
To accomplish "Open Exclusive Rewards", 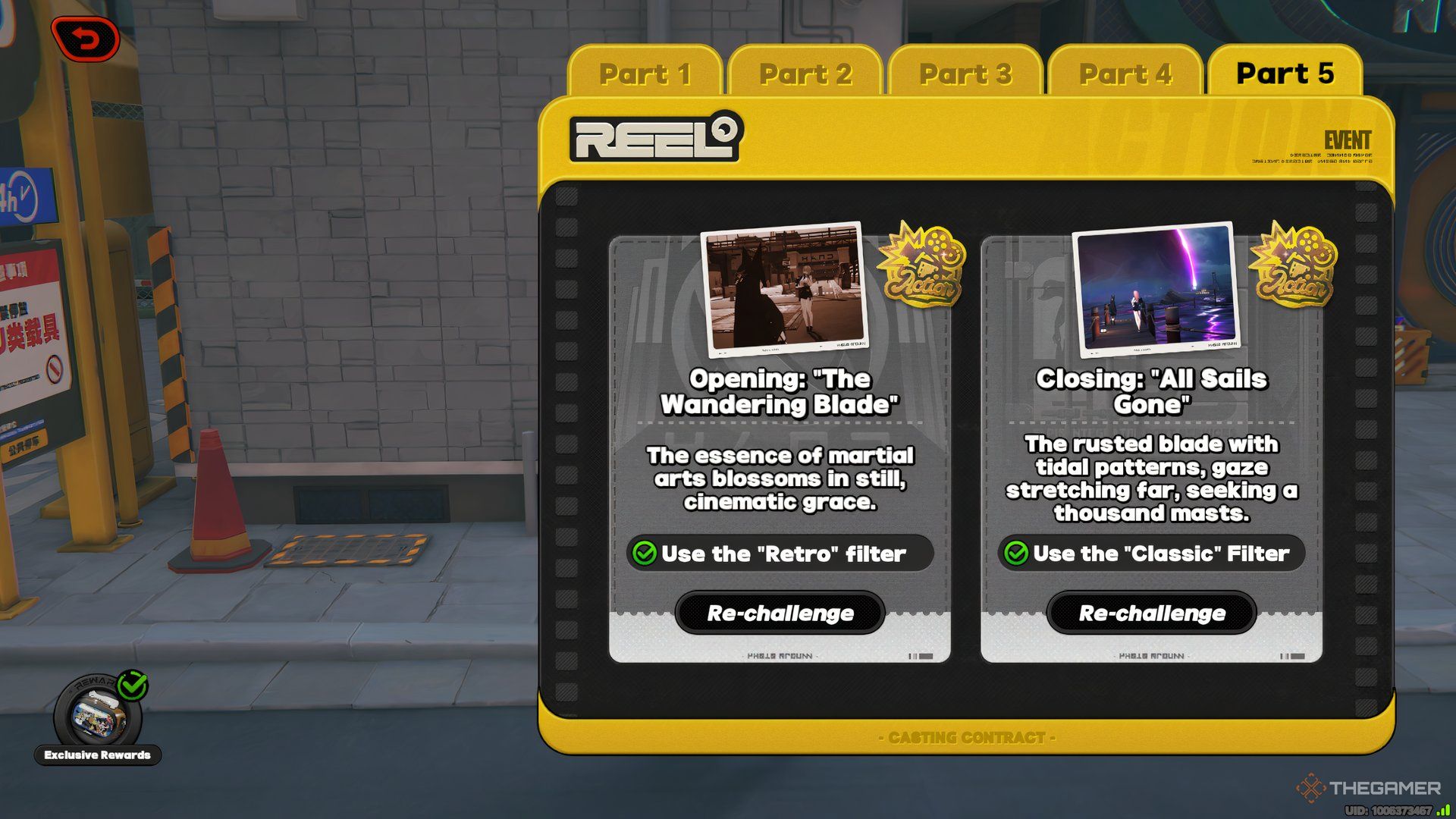I will (x=99, y=717).
